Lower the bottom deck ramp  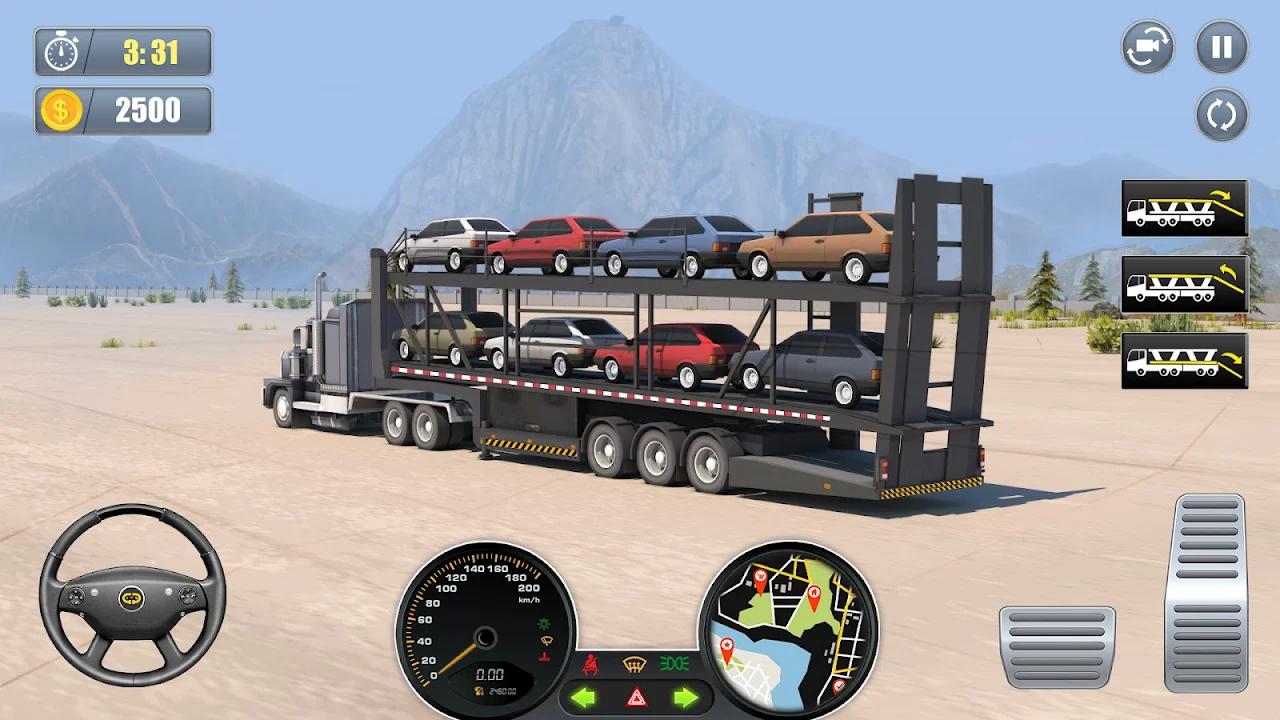[x=1184, y=360]
